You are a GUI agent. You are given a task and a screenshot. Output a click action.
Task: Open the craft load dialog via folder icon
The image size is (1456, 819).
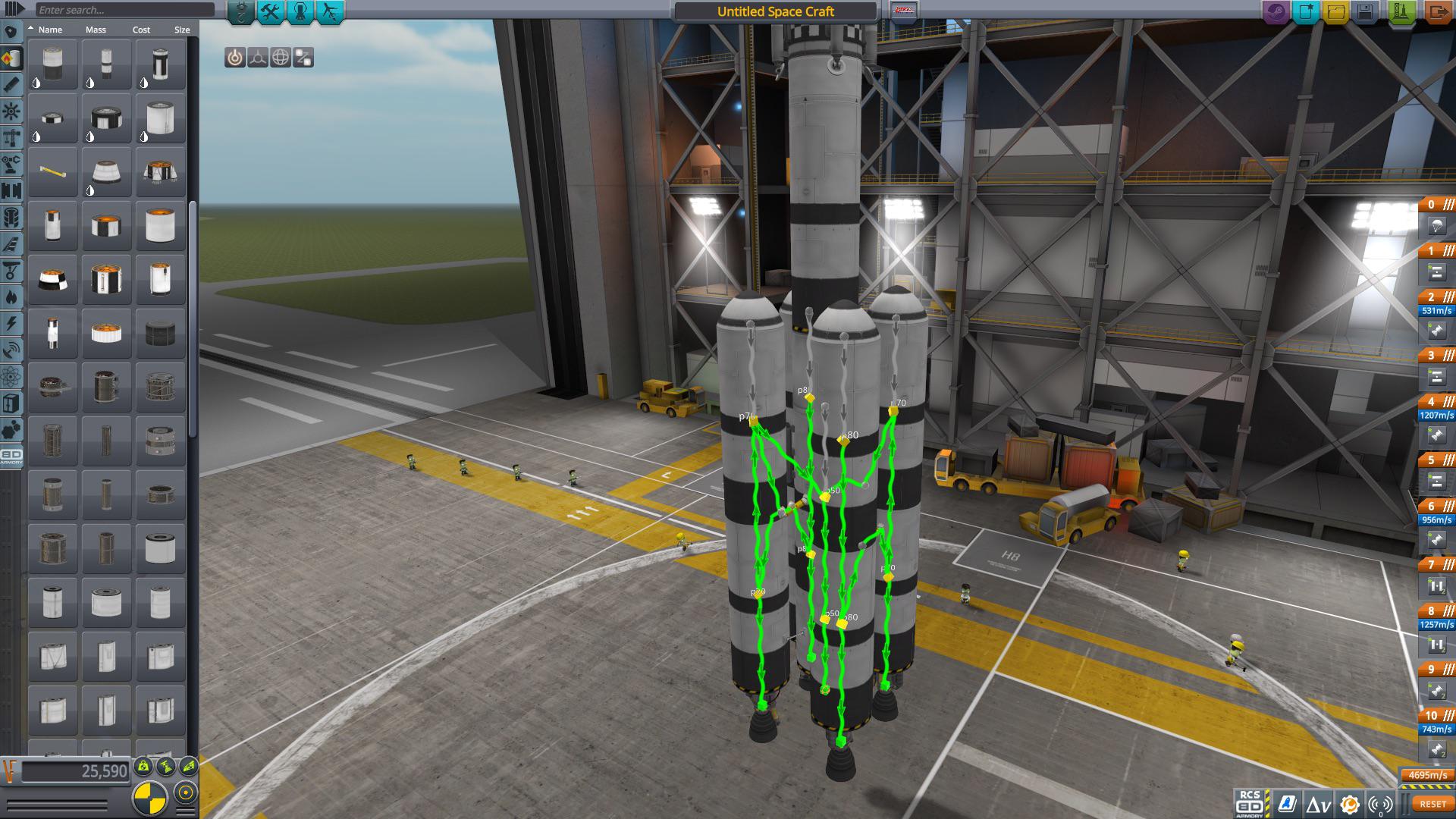pos(1338,11)
